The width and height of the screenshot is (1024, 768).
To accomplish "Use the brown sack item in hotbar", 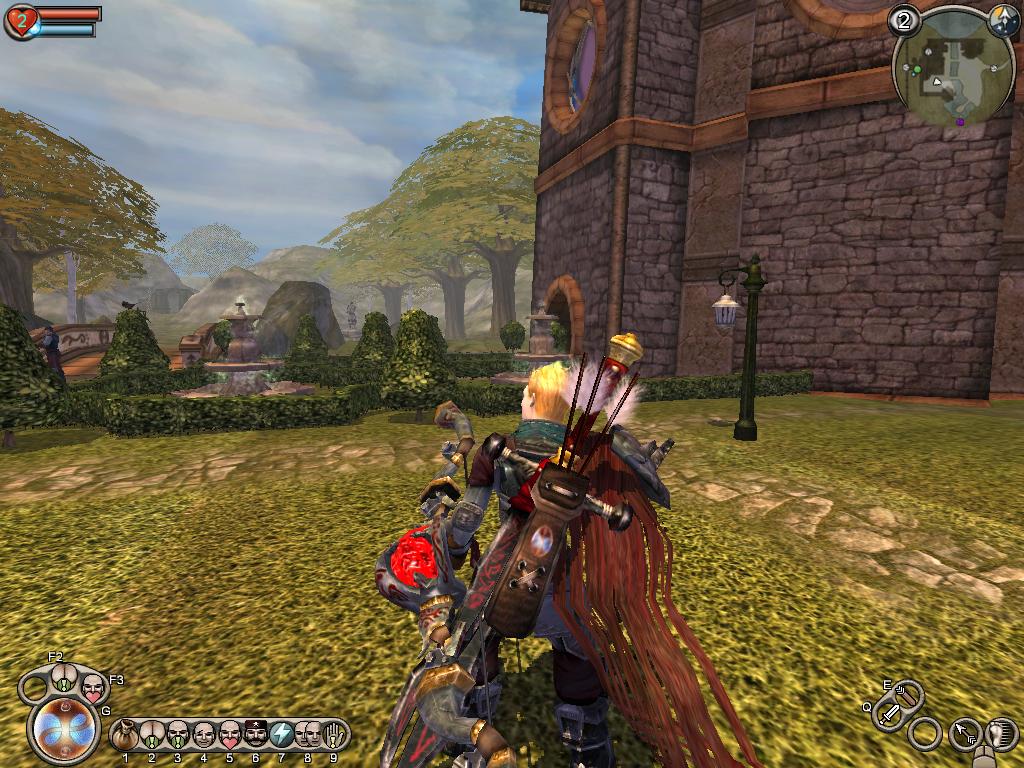I will pyautogui.click(x=125, y=735).
